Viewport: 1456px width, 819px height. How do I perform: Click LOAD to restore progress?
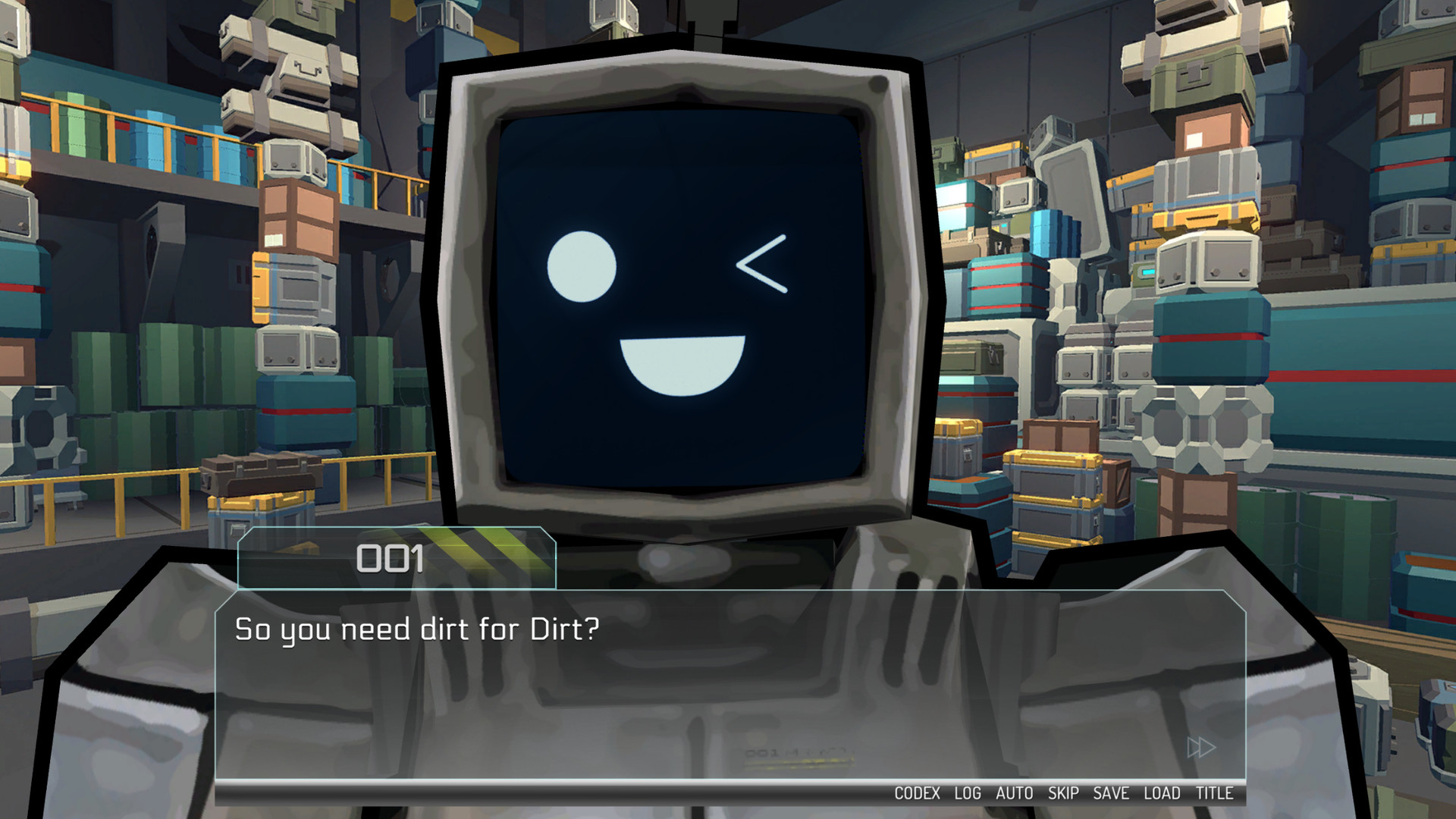click(1161, 793)
